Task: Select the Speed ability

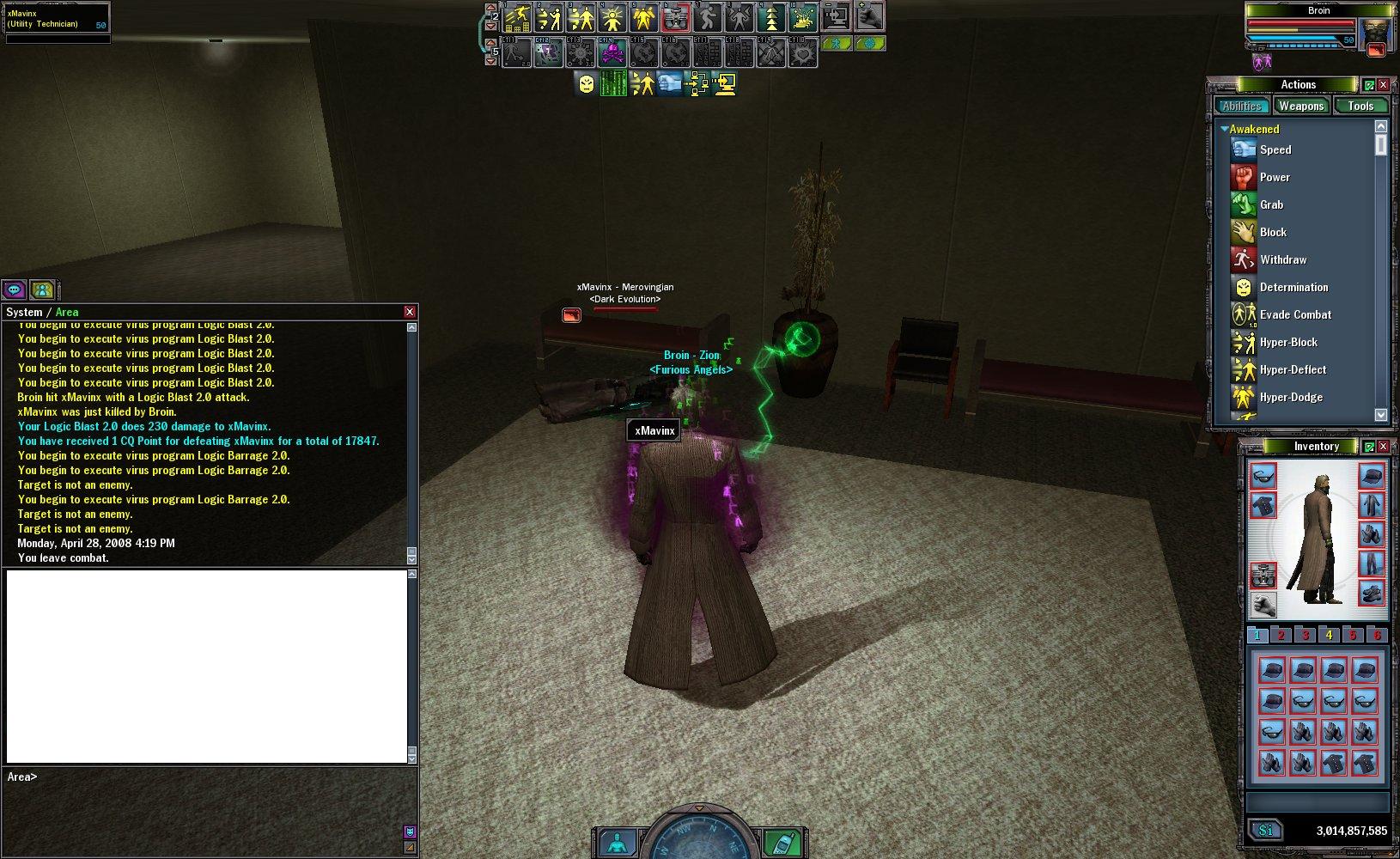Action: (1275, 149)
